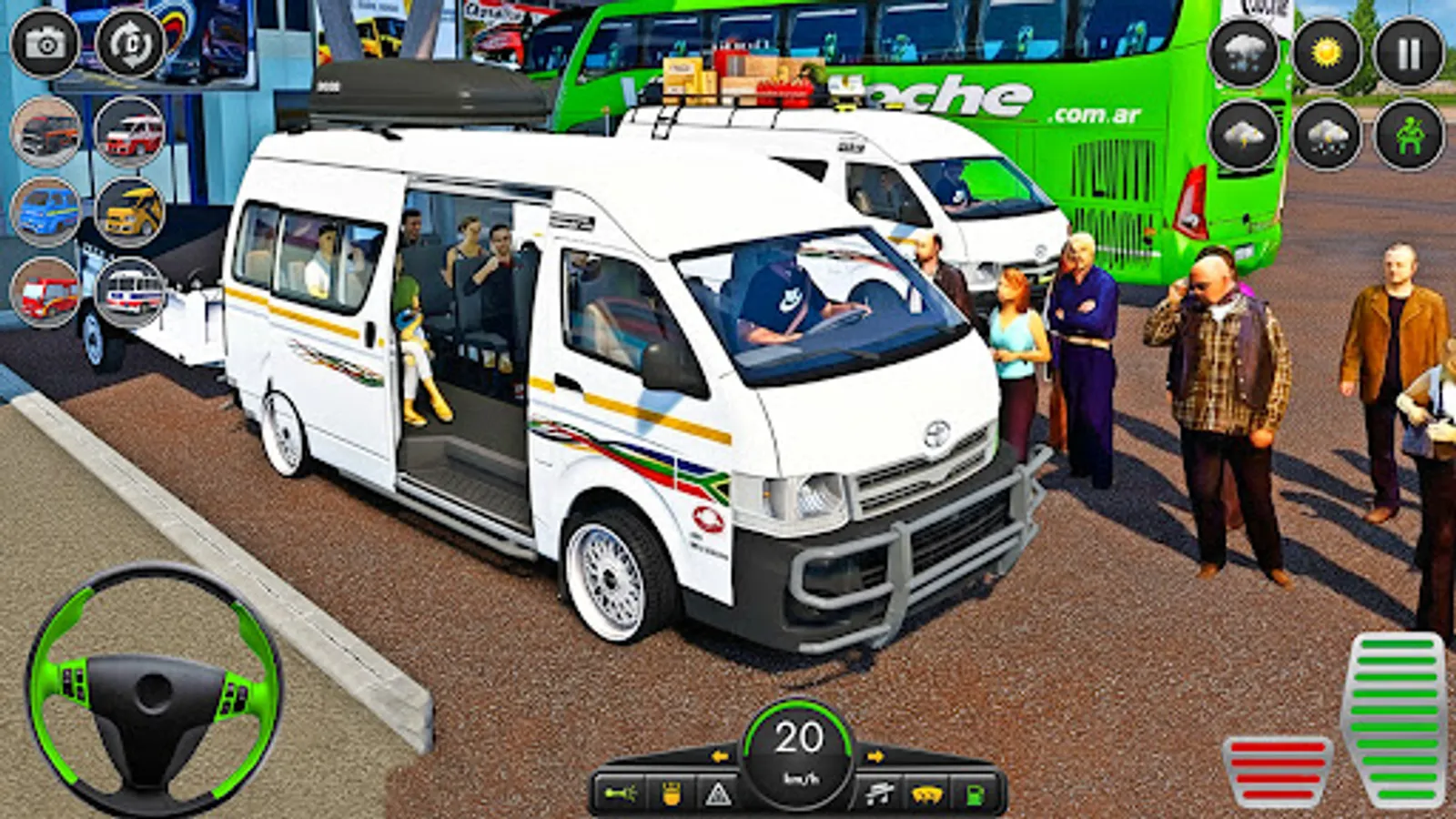Select the sunny weather icon

click(1326, 50)
